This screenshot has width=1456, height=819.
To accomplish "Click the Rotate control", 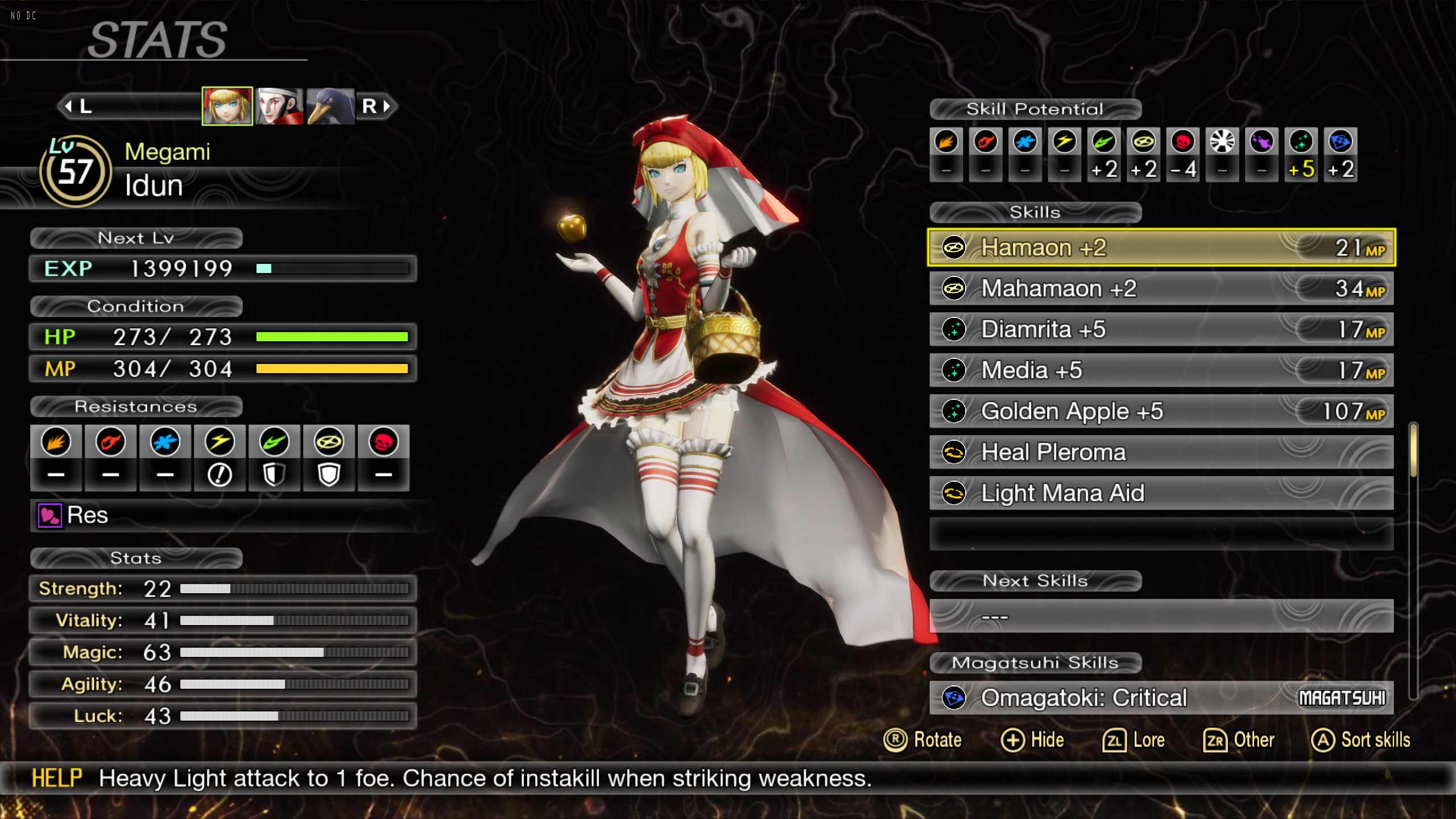I will click(x=923, y=740).
